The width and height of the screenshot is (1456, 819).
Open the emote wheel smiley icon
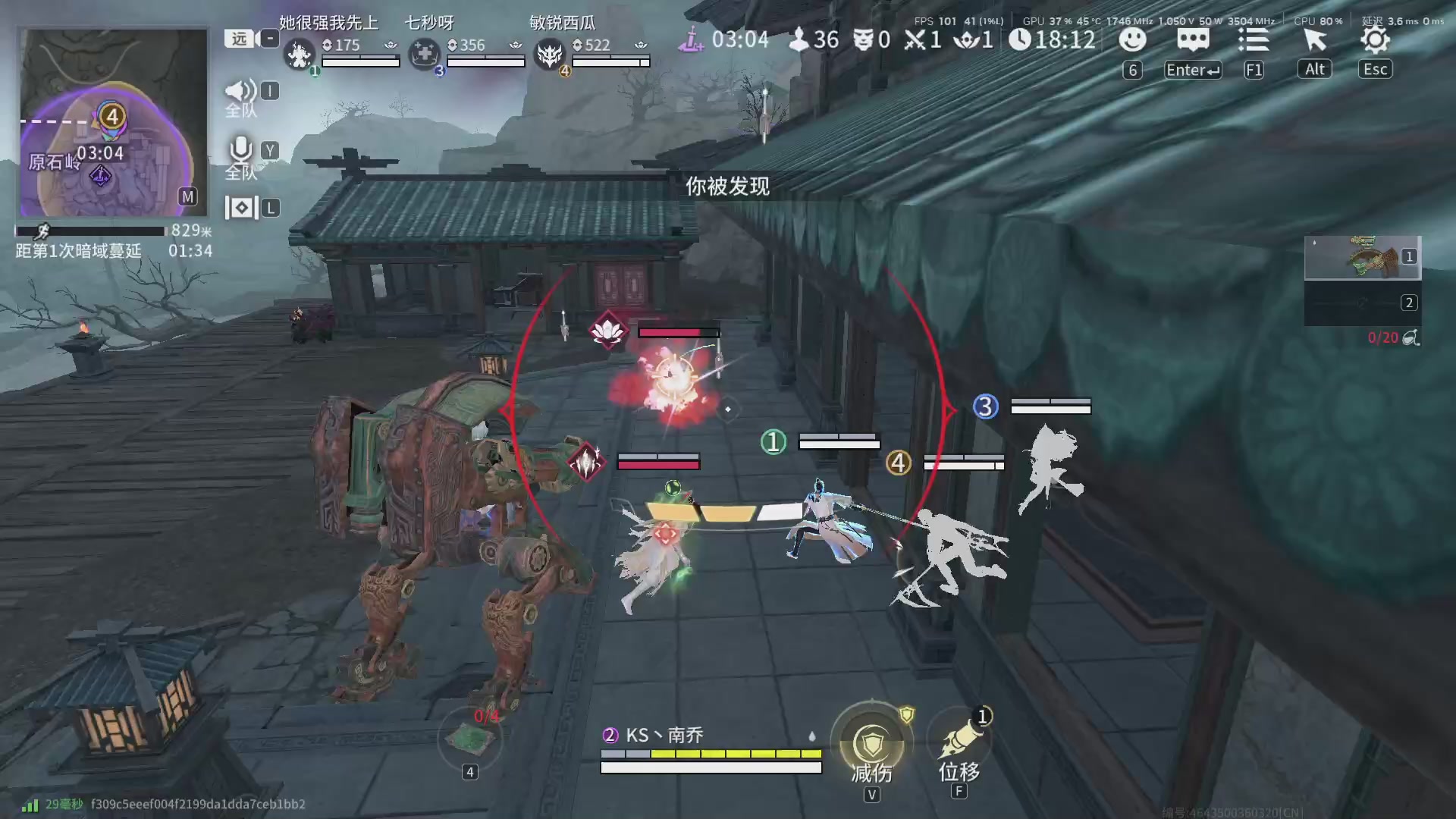pyautogui.click(x=1132, y=40)
